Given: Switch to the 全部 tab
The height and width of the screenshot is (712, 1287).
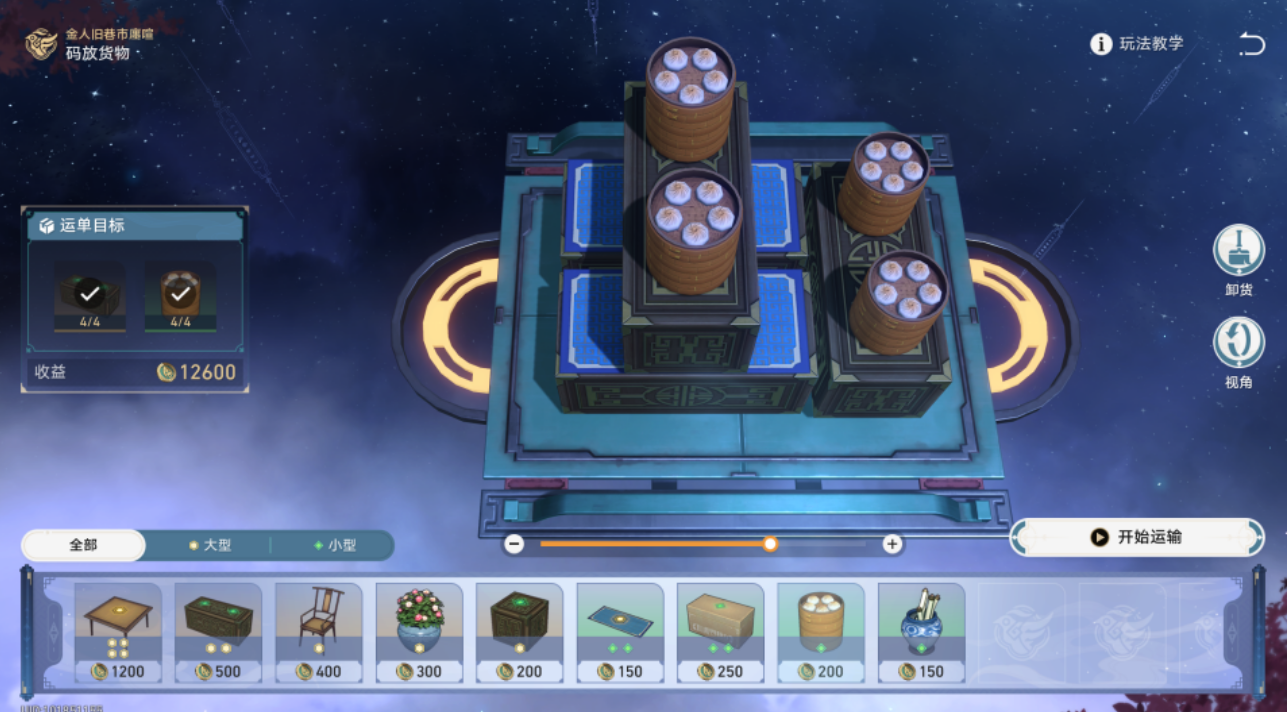Looking at the screenshot, I should 84,545.
